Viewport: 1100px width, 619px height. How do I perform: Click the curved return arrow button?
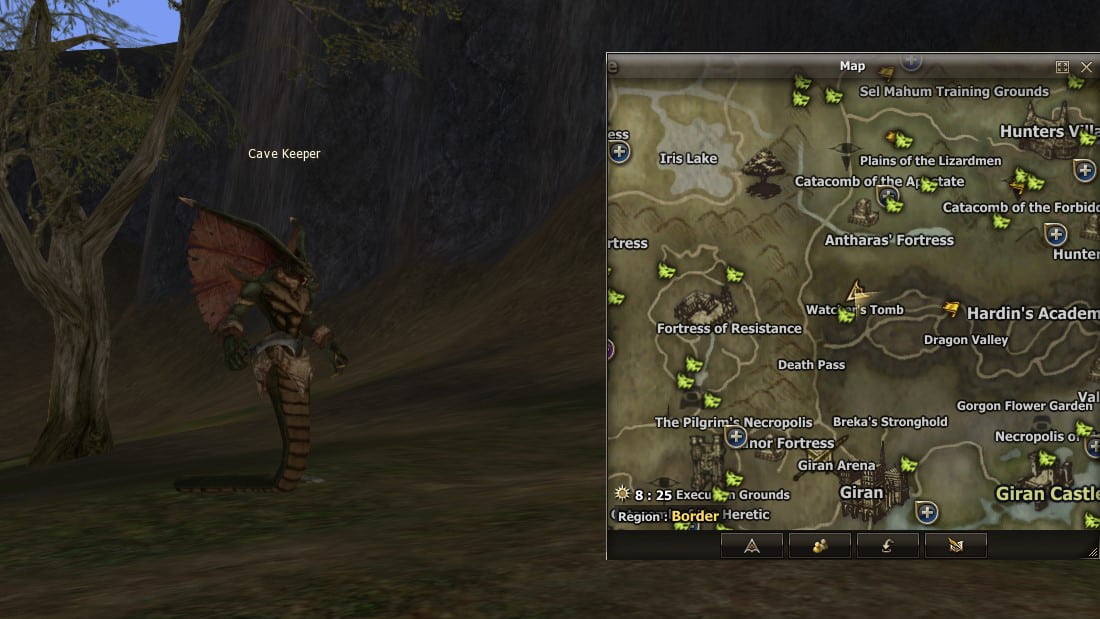888,545
